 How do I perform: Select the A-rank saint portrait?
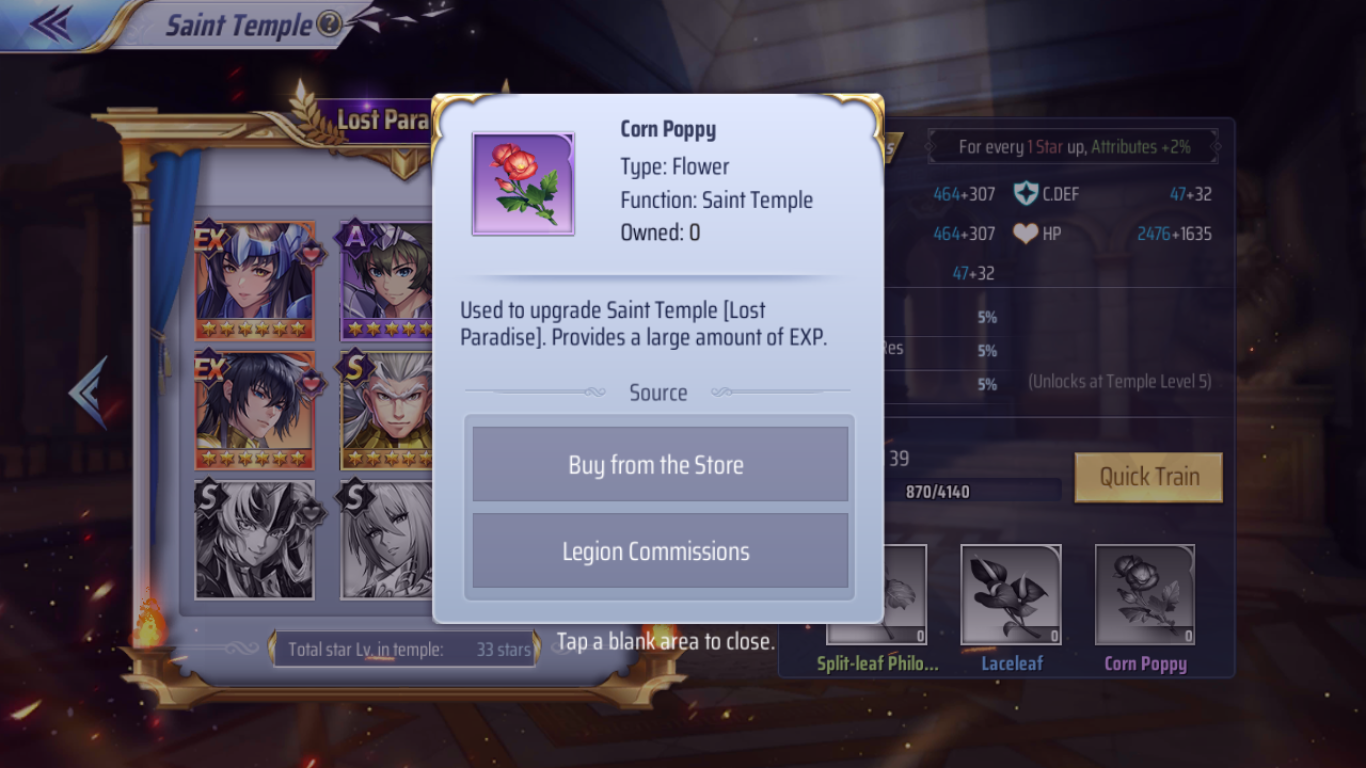point(388,282)
